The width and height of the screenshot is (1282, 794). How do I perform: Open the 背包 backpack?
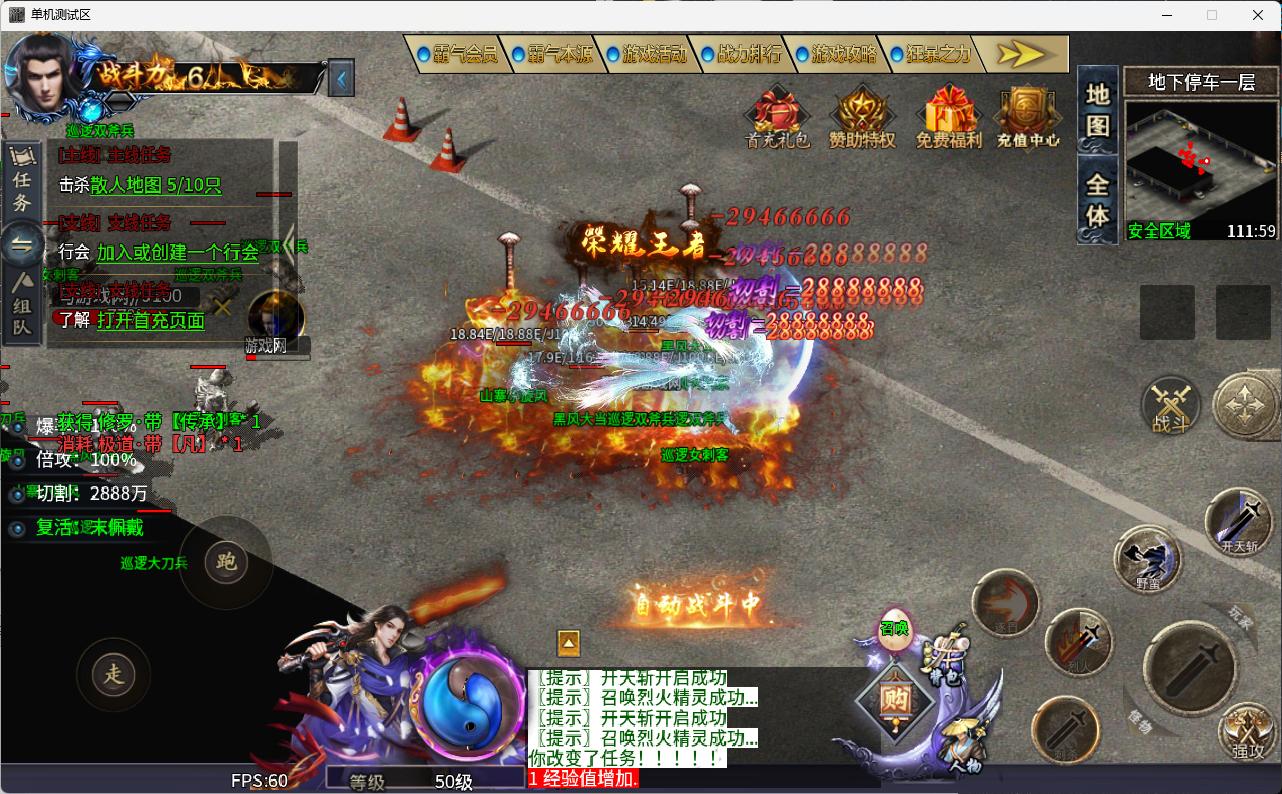(x=944, y=660)
